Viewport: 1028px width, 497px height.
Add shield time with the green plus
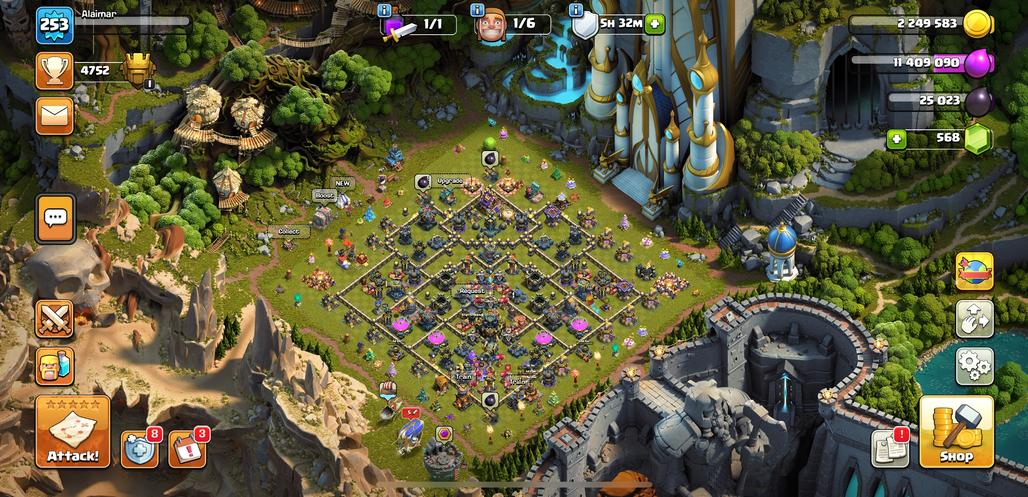654,25
